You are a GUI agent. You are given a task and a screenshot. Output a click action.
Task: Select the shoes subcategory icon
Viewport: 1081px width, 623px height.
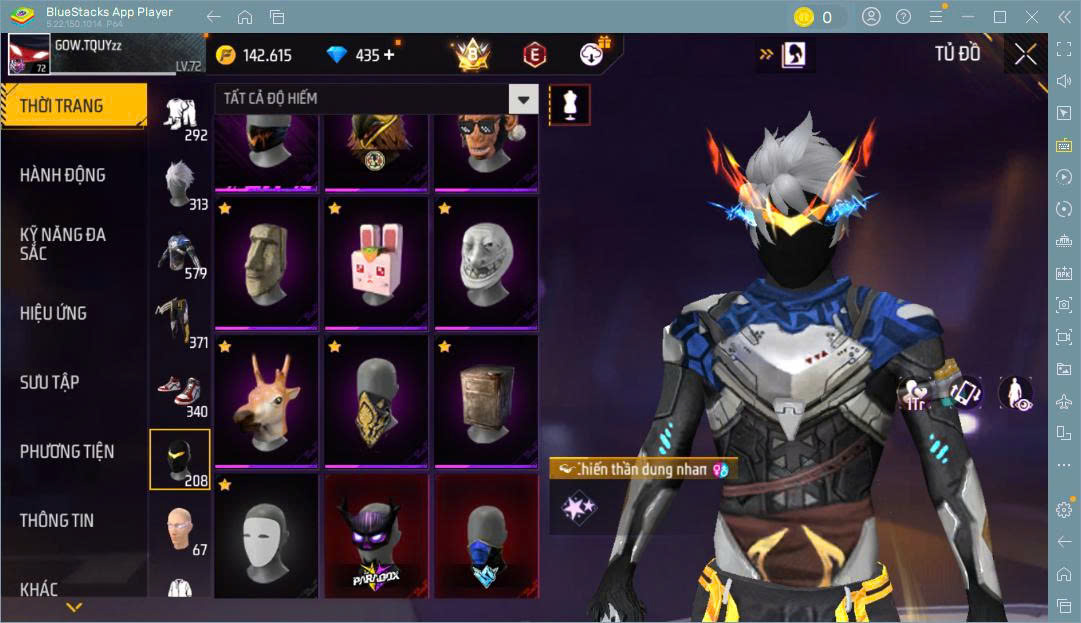[180, 392]
